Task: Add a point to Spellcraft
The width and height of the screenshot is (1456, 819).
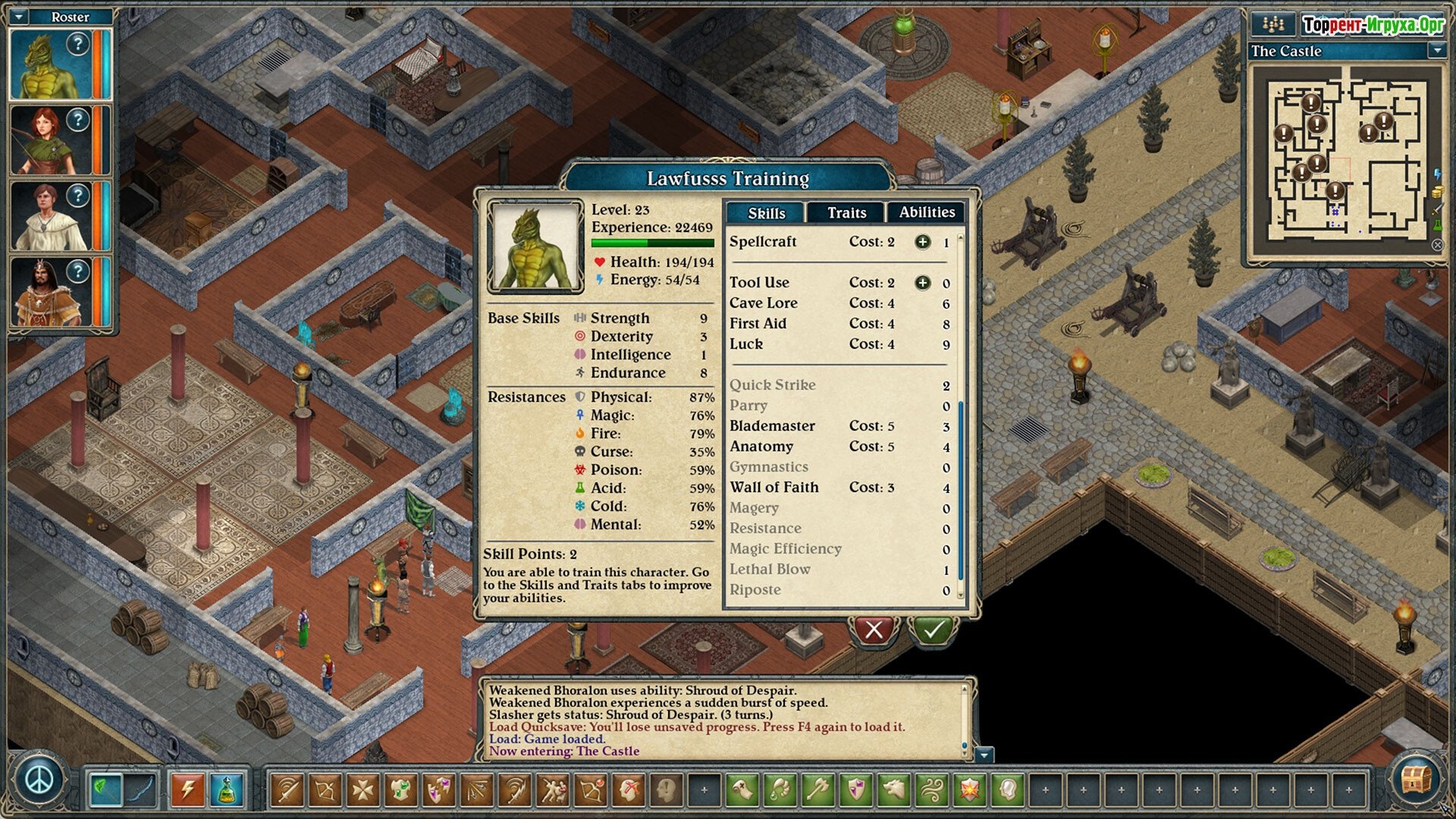Action: [x=922, y=242]
